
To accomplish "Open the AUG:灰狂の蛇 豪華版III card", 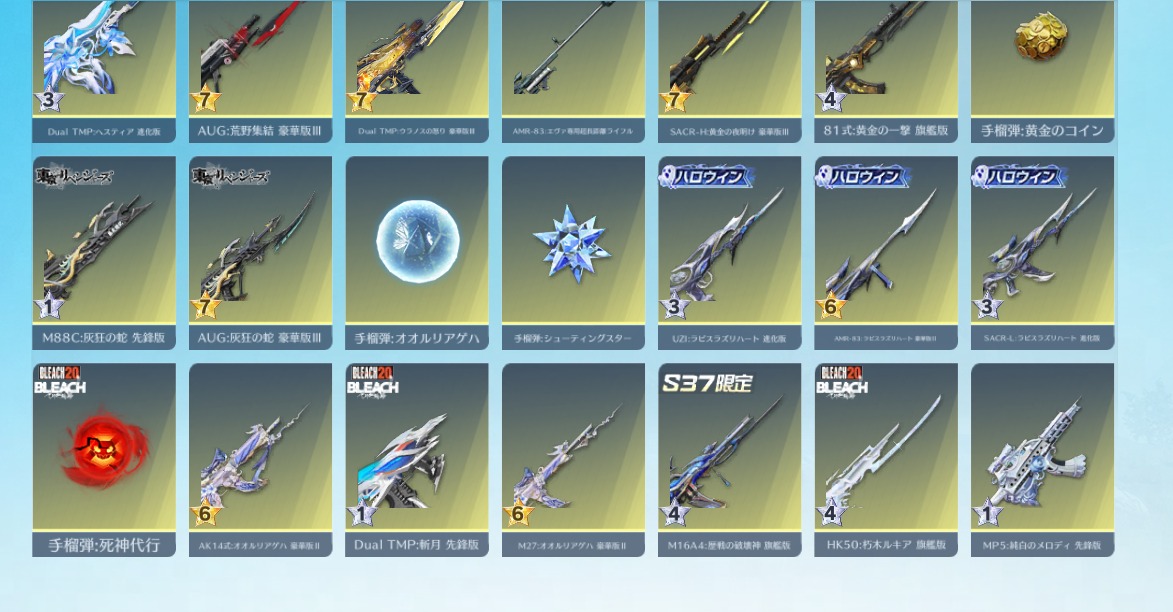I will (x=260, y=250).
